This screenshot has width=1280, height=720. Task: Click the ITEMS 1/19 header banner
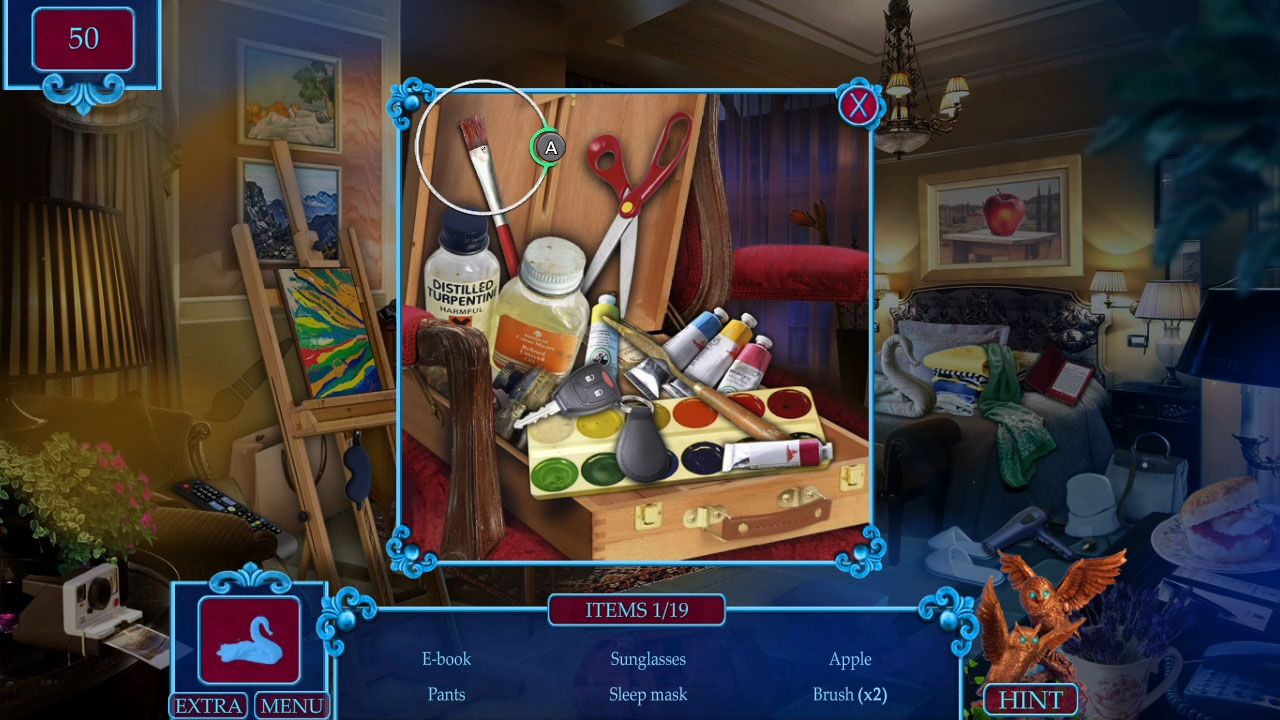click(637, 610)
